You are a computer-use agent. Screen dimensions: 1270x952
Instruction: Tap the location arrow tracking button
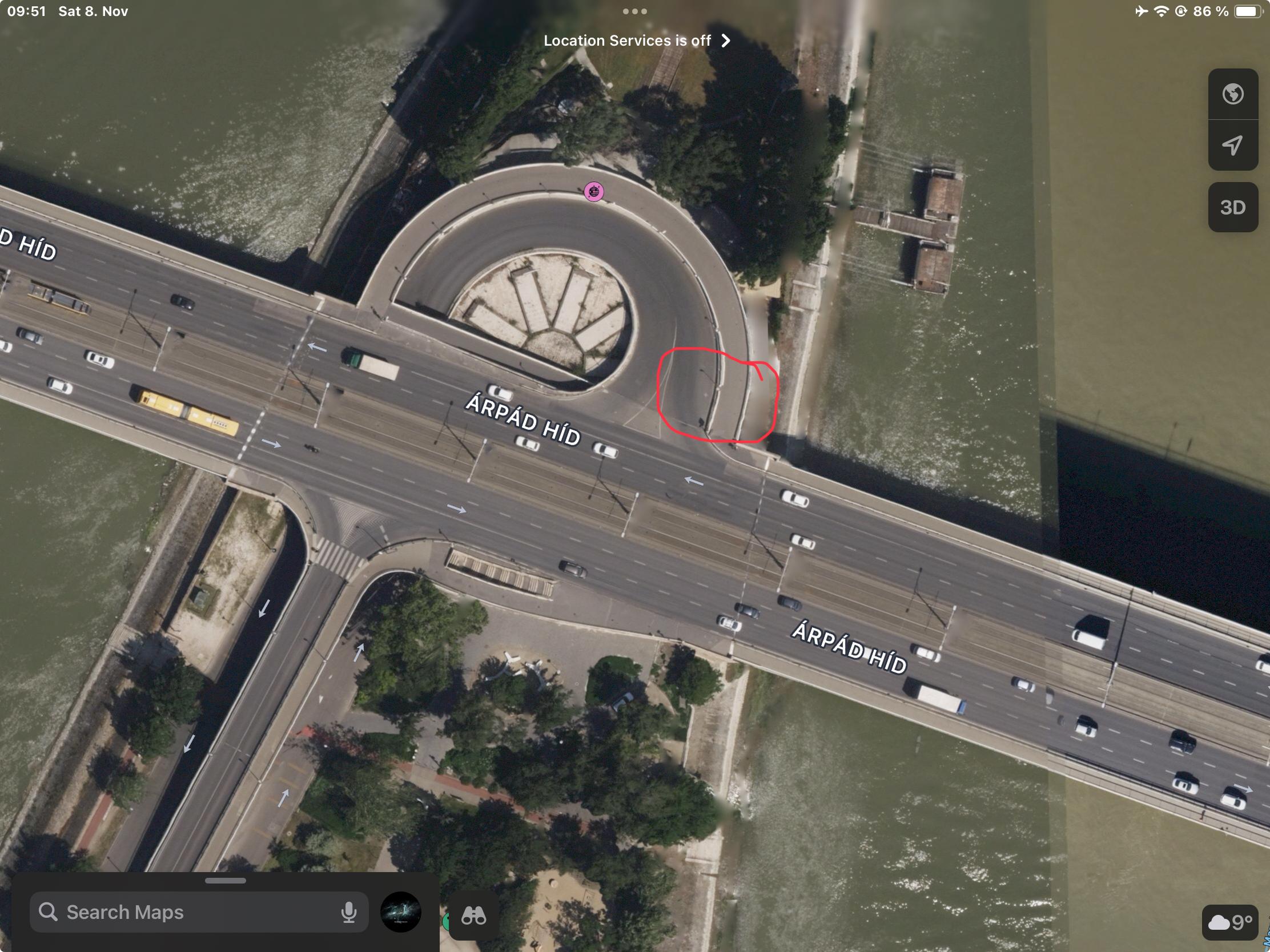[1233, 145]
